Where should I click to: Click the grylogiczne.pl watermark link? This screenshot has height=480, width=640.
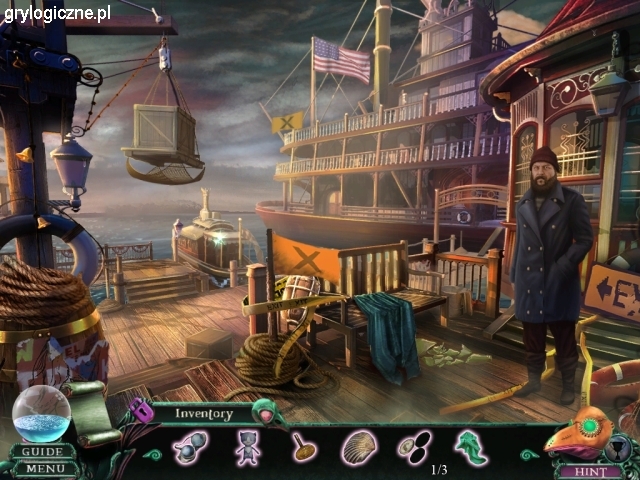point(57,13)
